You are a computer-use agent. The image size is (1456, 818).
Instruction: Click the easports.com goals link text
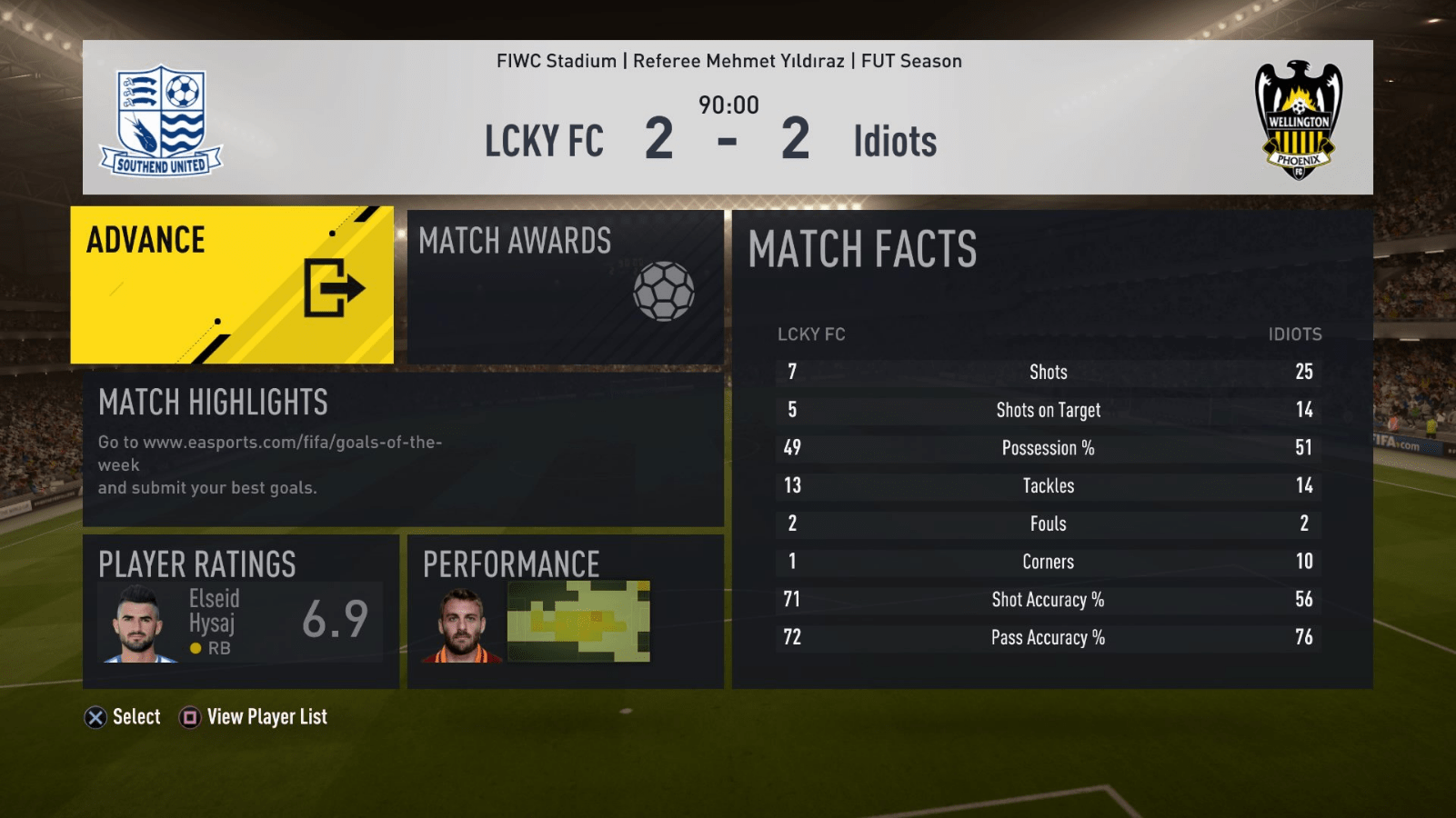point(269,442)
